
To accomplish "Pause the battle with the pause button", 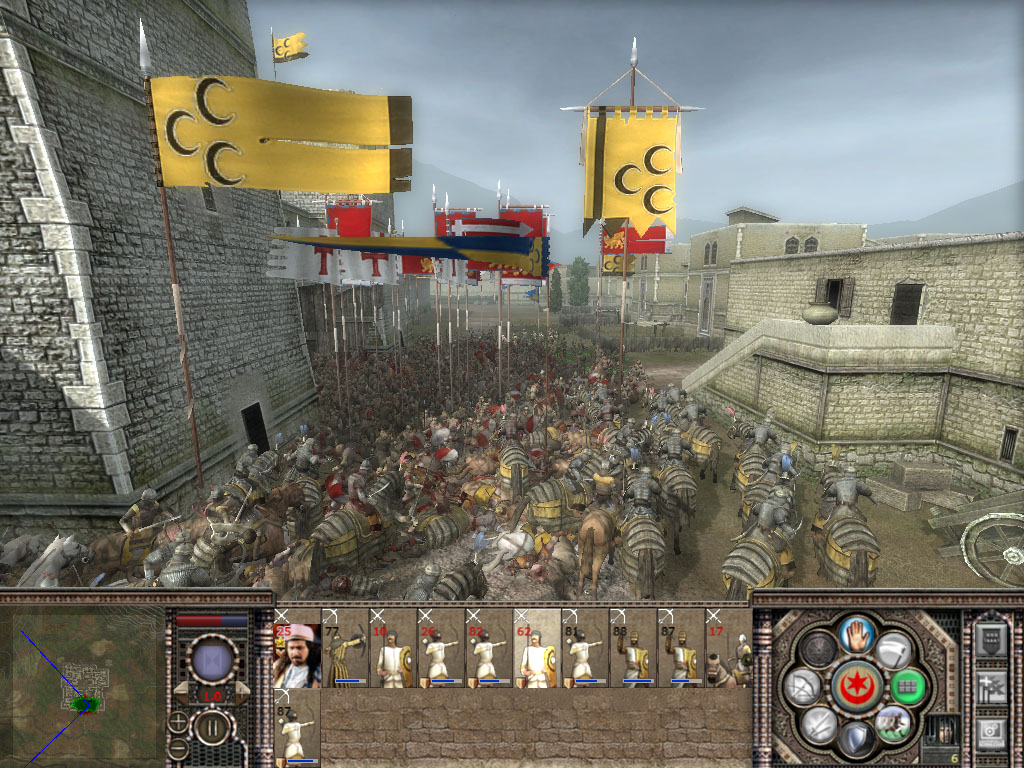I will [211, 727].
